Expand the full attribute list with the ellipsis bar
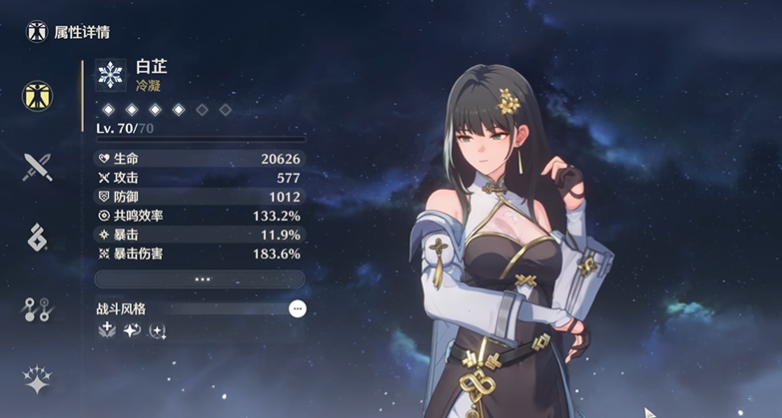The image size is (782, 418). (200, 279)
